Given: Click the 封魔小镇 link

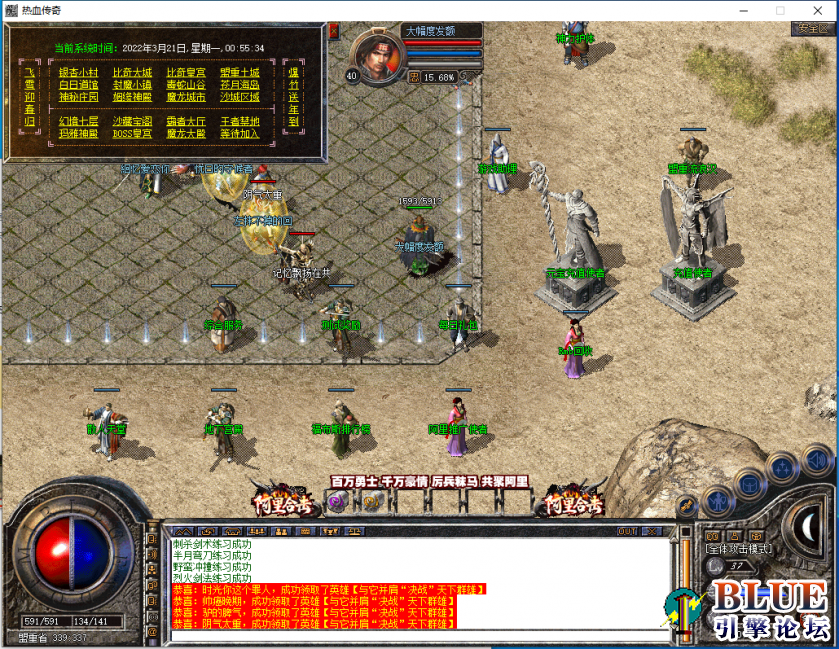Looking at the screenshot, I should click(x=132, y=85).
